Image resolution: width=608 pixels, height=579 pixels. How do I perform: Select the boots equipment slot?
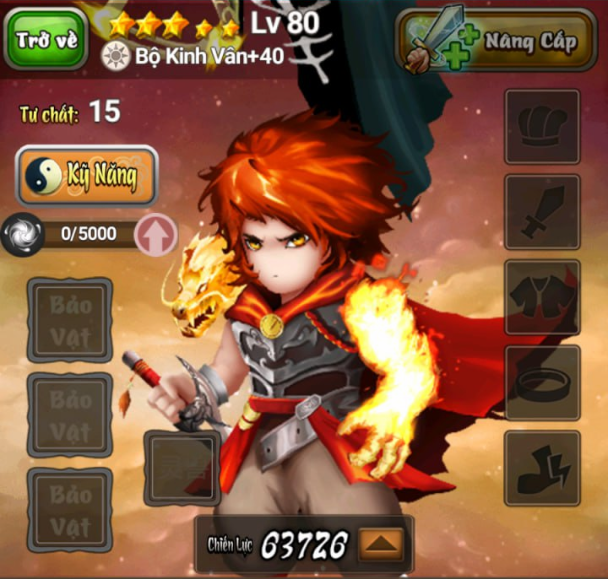[x=542, y=468]
